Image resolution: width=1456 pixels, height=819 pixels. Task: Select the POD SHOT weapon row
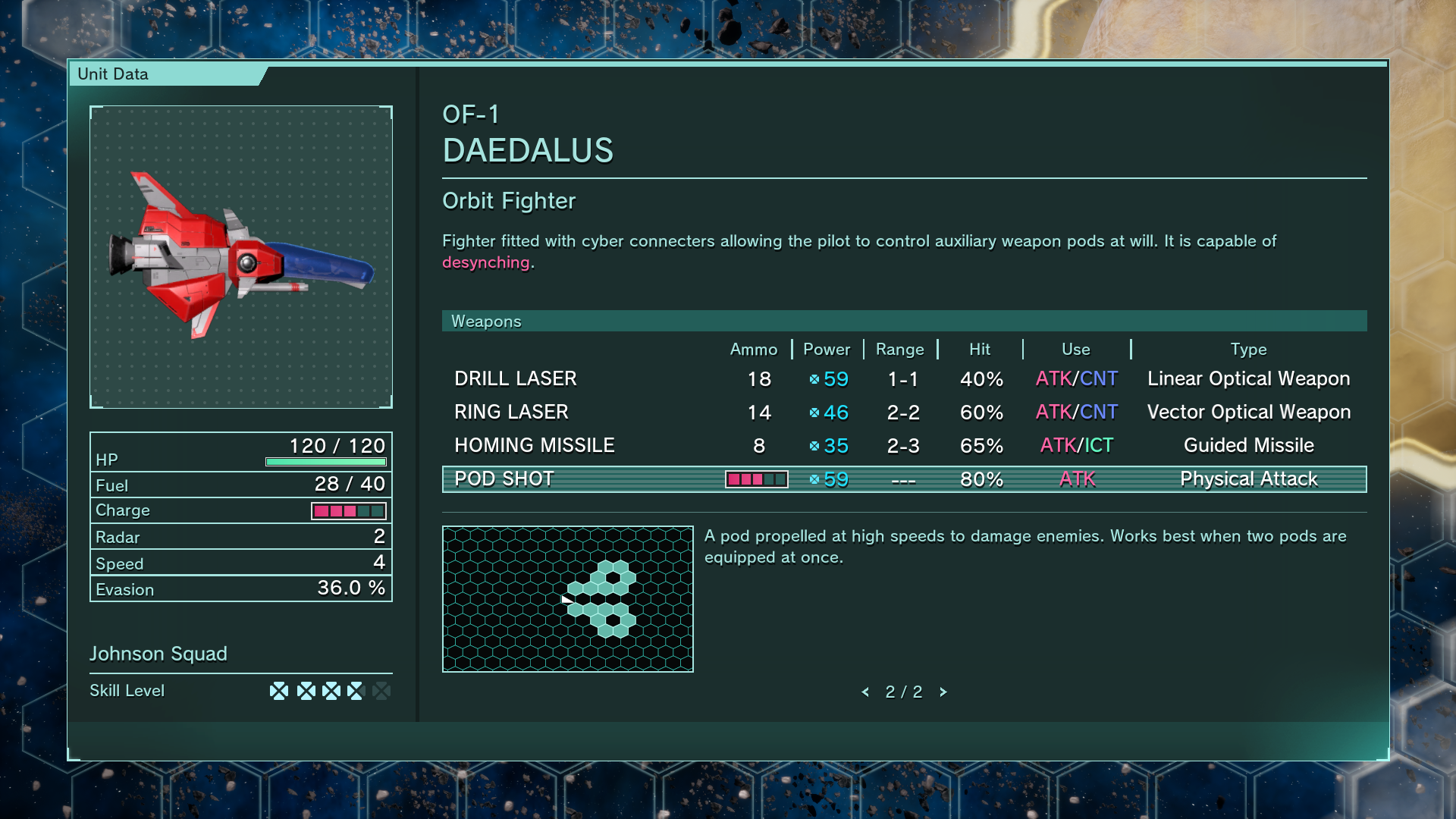pyautogui.click(x=504, y=479)
